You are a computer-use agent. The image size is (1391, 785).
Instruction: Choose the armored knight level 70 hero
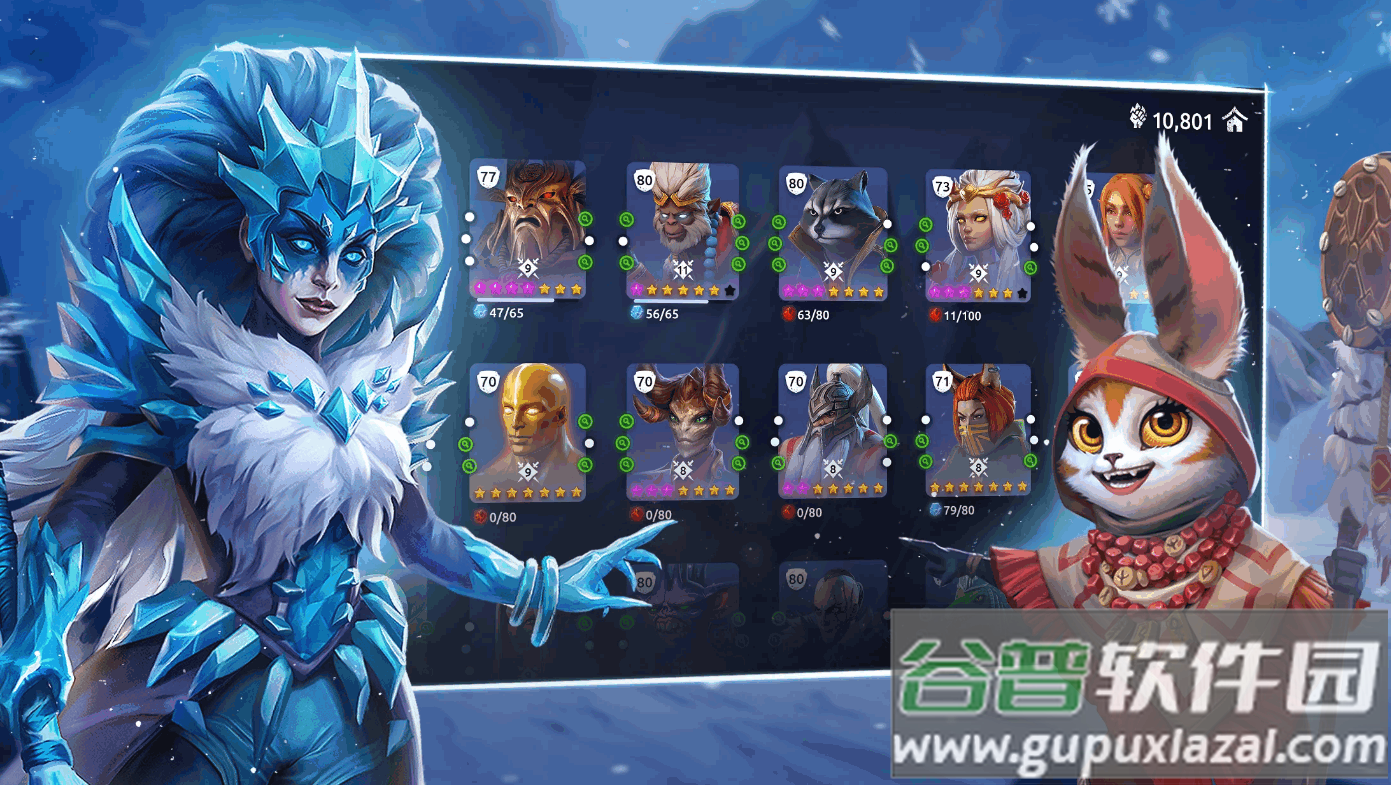(833, 432)
